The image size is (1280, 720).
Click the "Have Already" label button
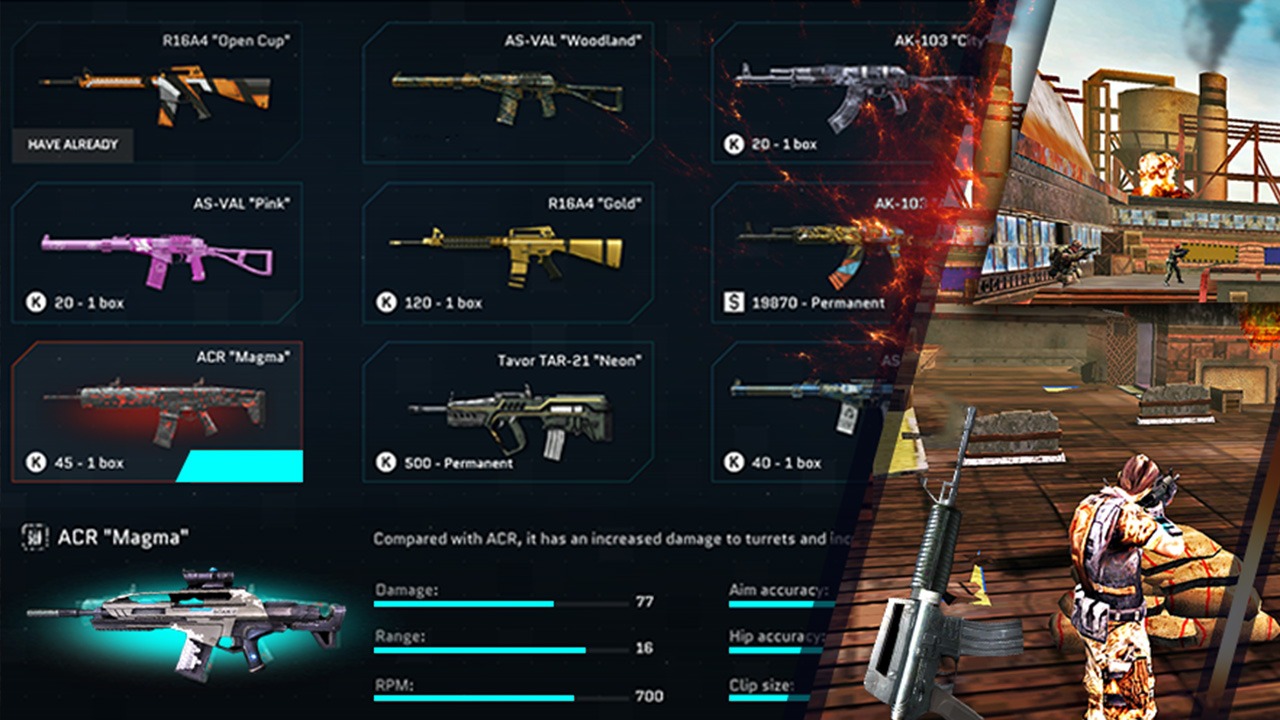tap(72, 145)
